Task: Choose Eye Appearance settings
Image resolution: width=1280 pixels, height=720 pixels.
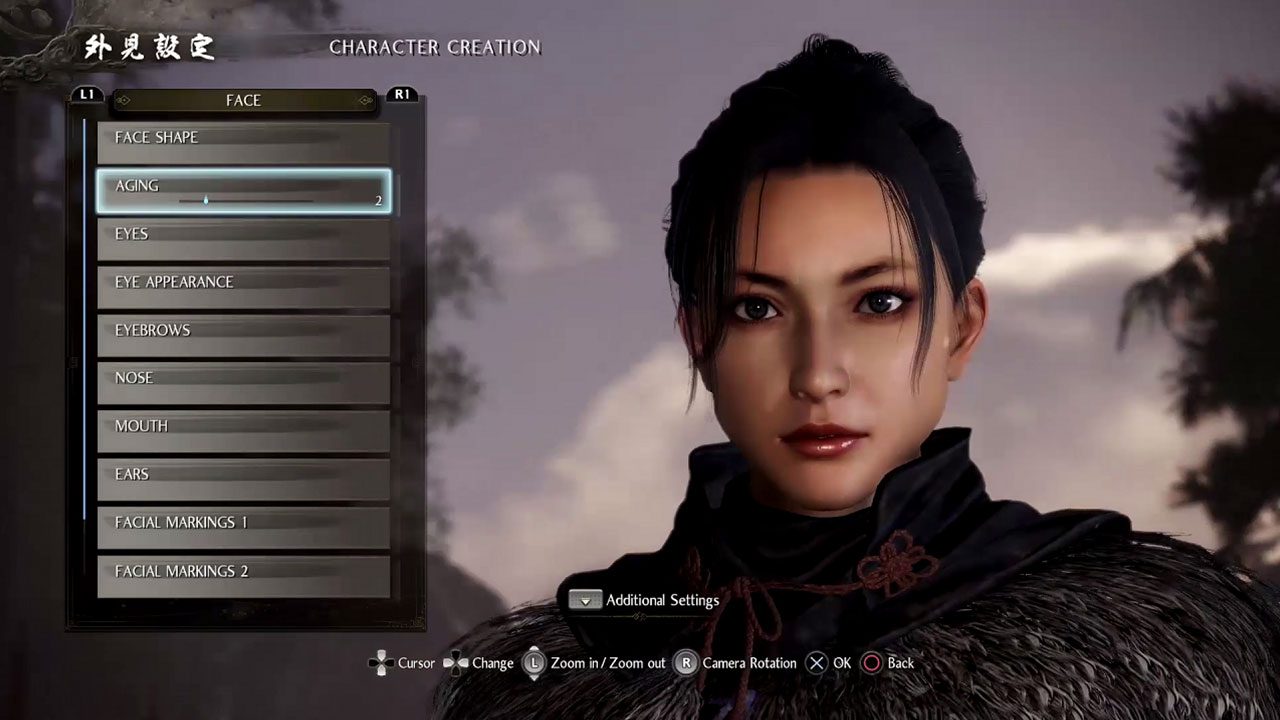Action: coord(243,287)
